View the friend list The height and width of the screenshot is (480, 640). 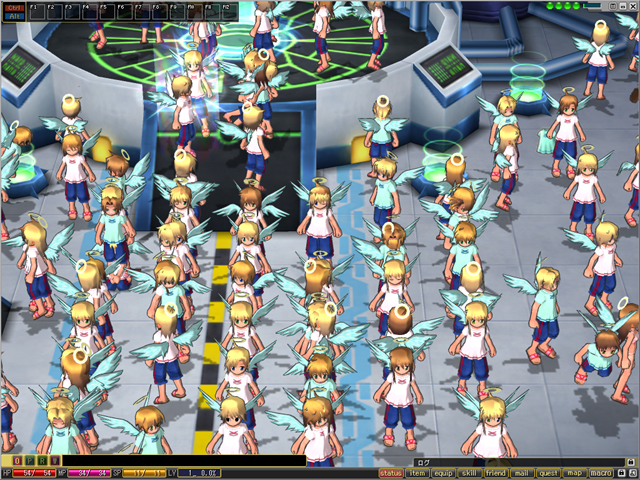[x=495, y=473]
